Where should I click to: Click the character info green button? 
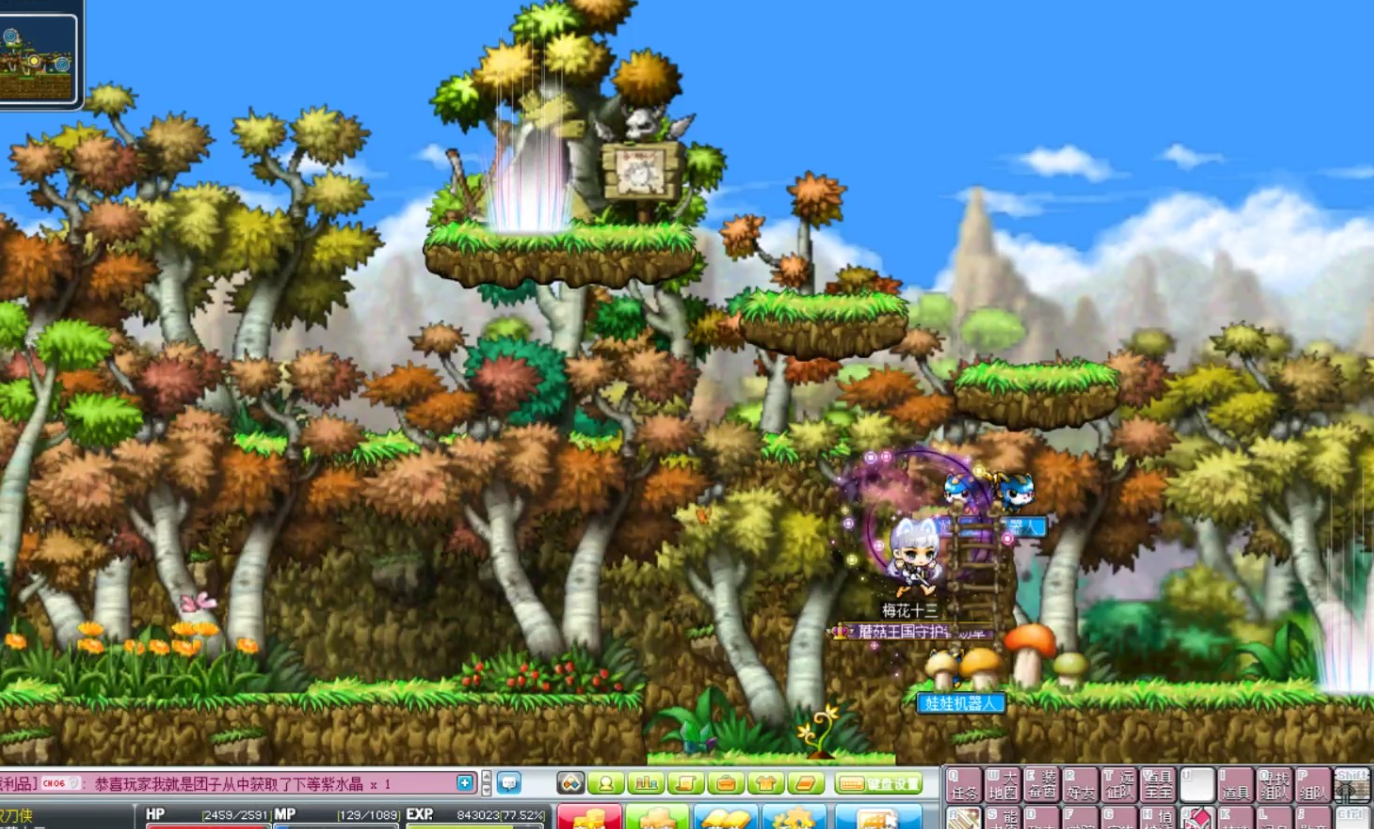pyautogui.click(x=606, y=783)
